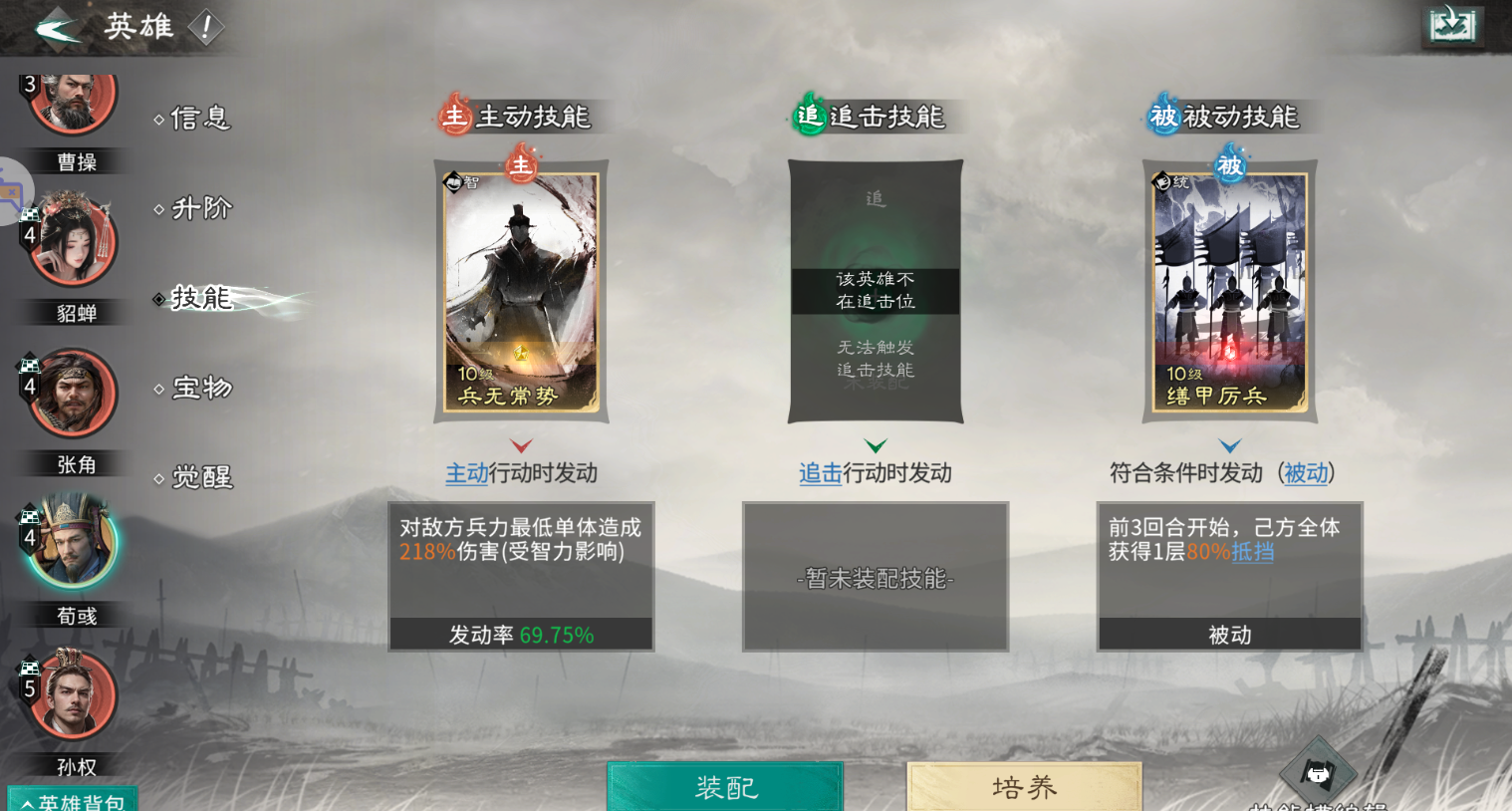Image resolution: width=1512 pixels, height=811 pixels.
Task: Expand the red chevron under the active skill card
Action: [520, 445]
